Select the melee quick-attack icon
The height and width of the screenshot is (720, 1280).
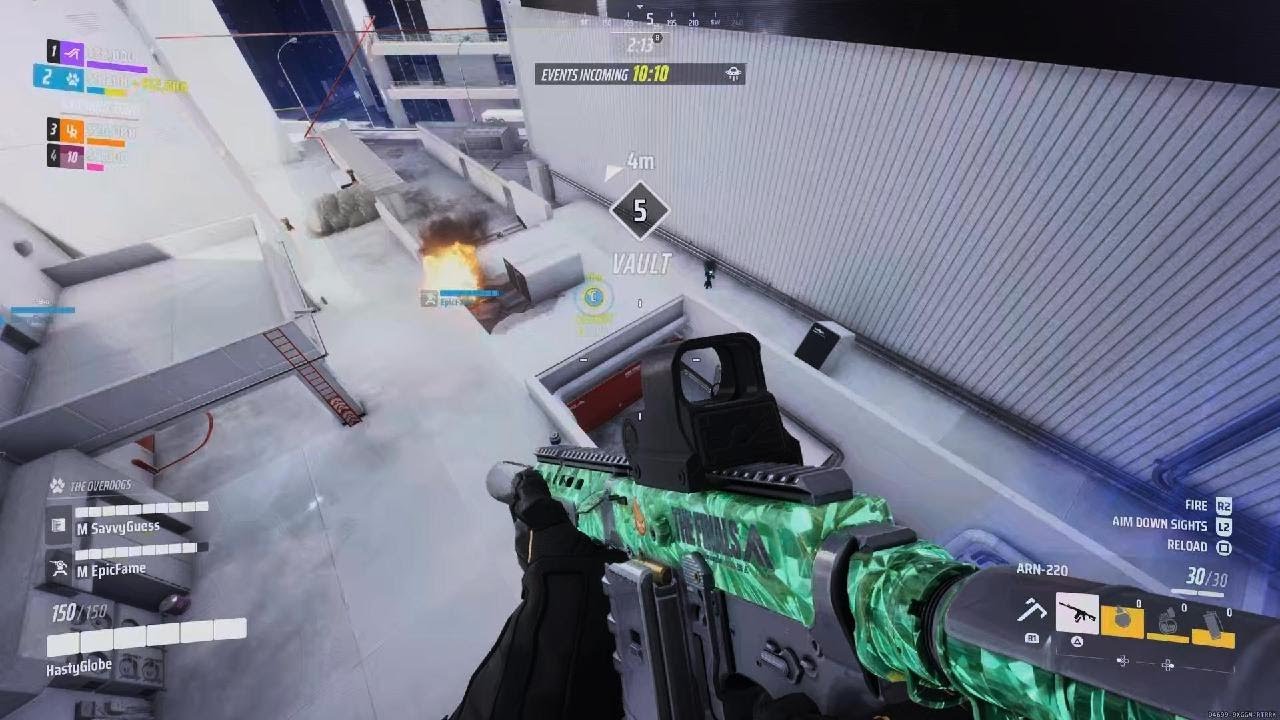(x=1031, y=611)
